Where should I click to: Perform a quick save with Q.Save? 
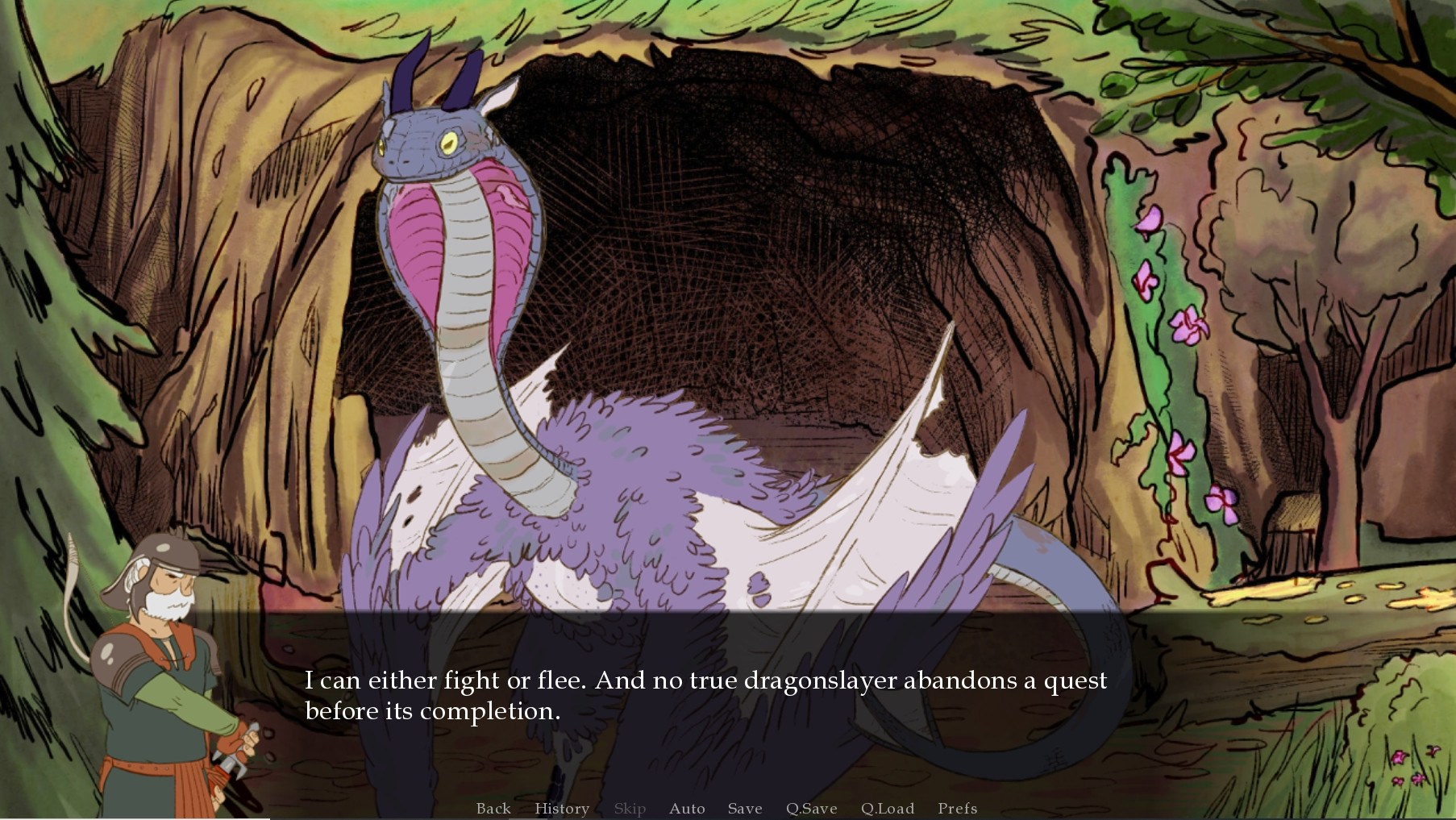point(812,809)
